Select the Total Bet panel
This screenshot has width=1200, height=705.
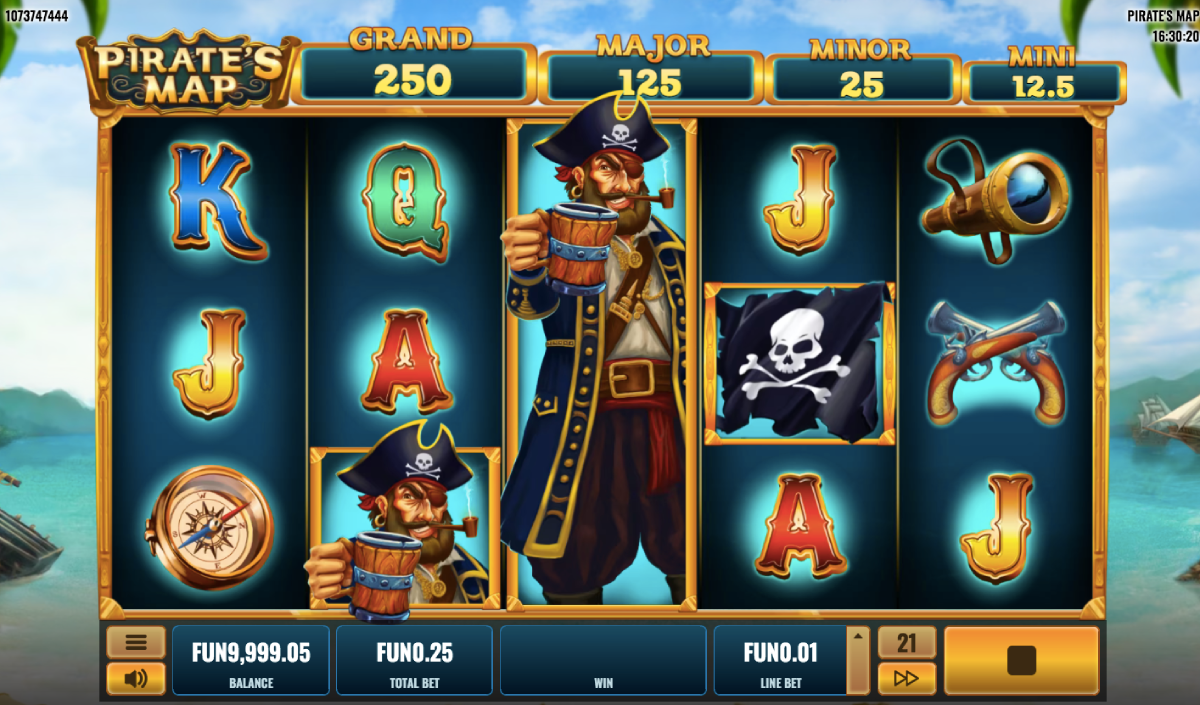[x=414, y=660]
